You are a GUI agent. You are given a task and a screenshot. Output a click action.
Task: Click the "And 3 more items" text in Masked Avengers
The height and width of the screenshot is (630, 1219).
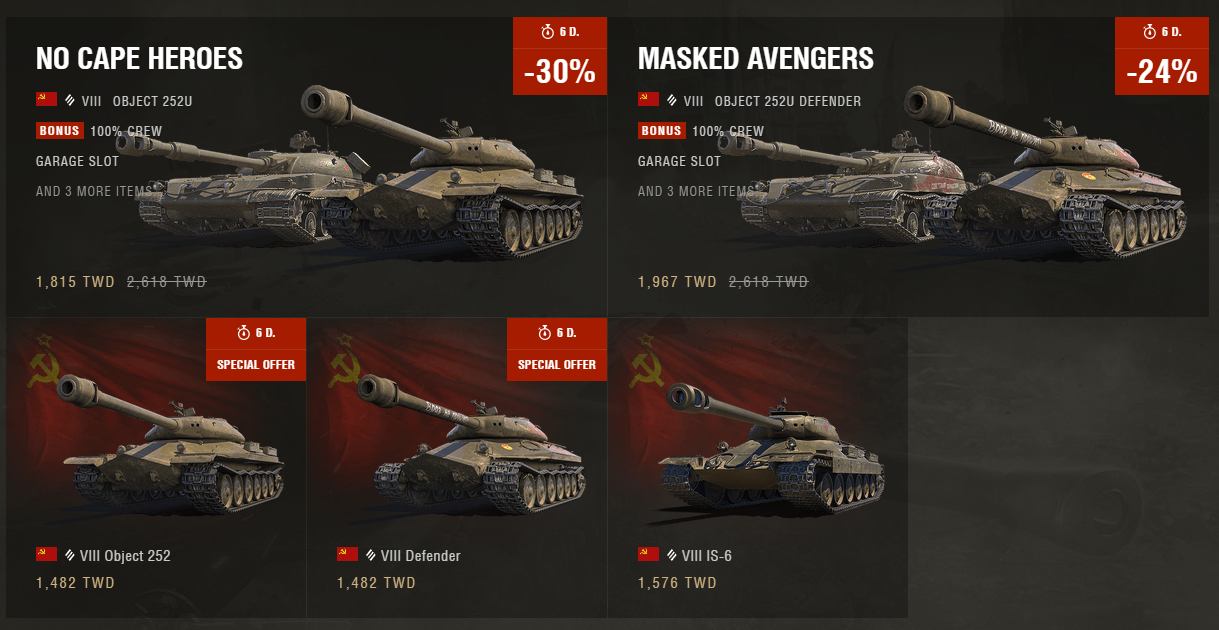tap(695, 191)
